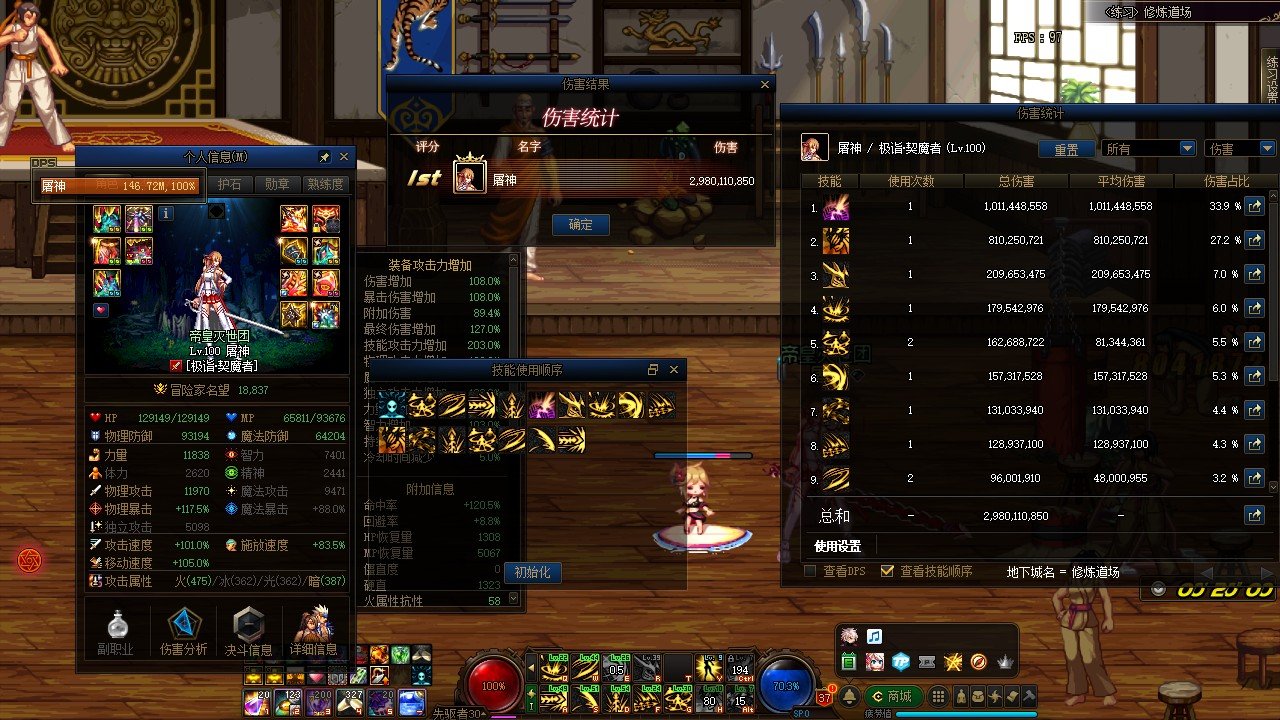Open 副职业 sub-profession button

pos(116,633)
